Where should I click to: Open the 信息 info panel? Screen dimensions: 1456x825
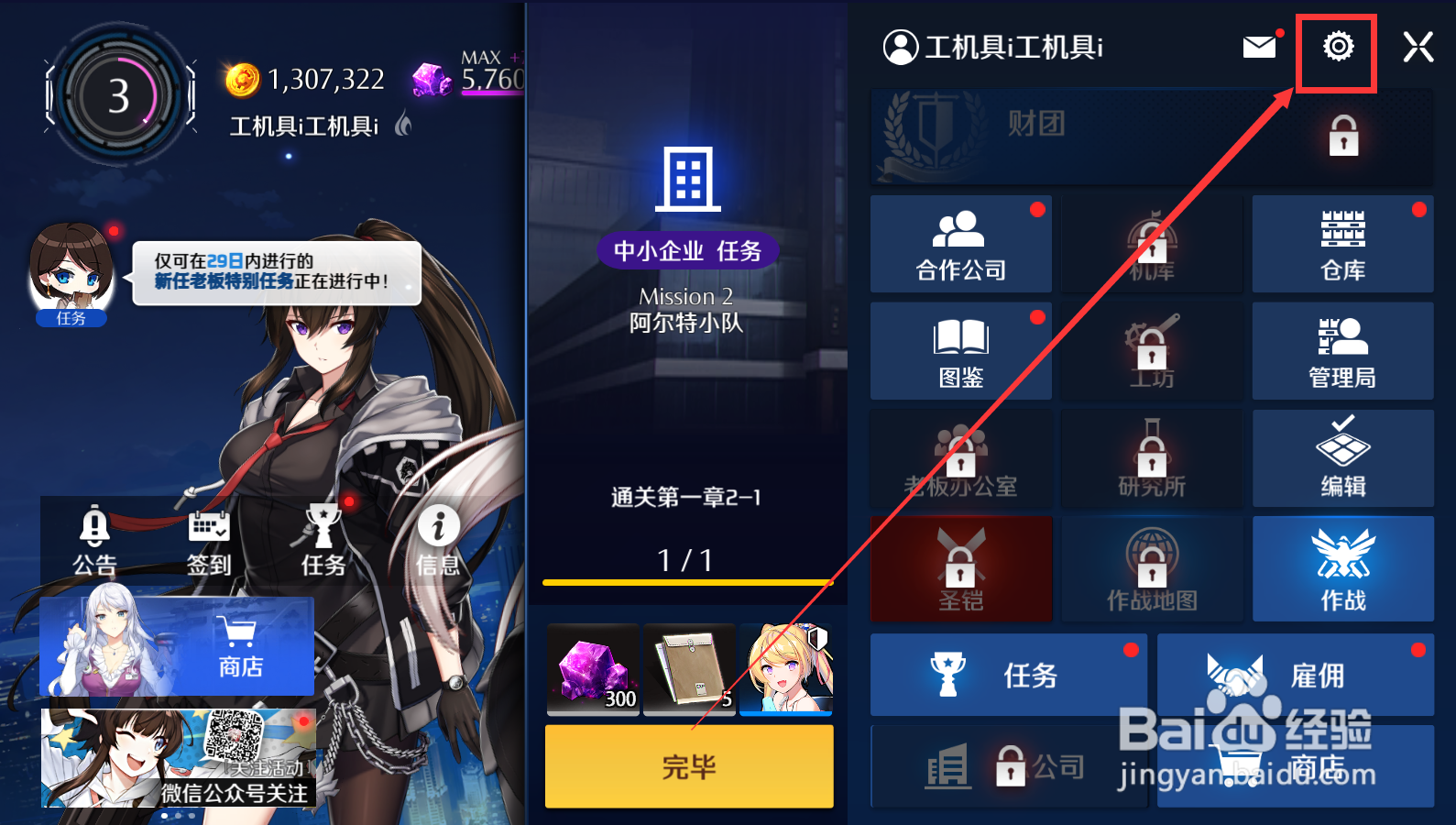pos(438,543)
